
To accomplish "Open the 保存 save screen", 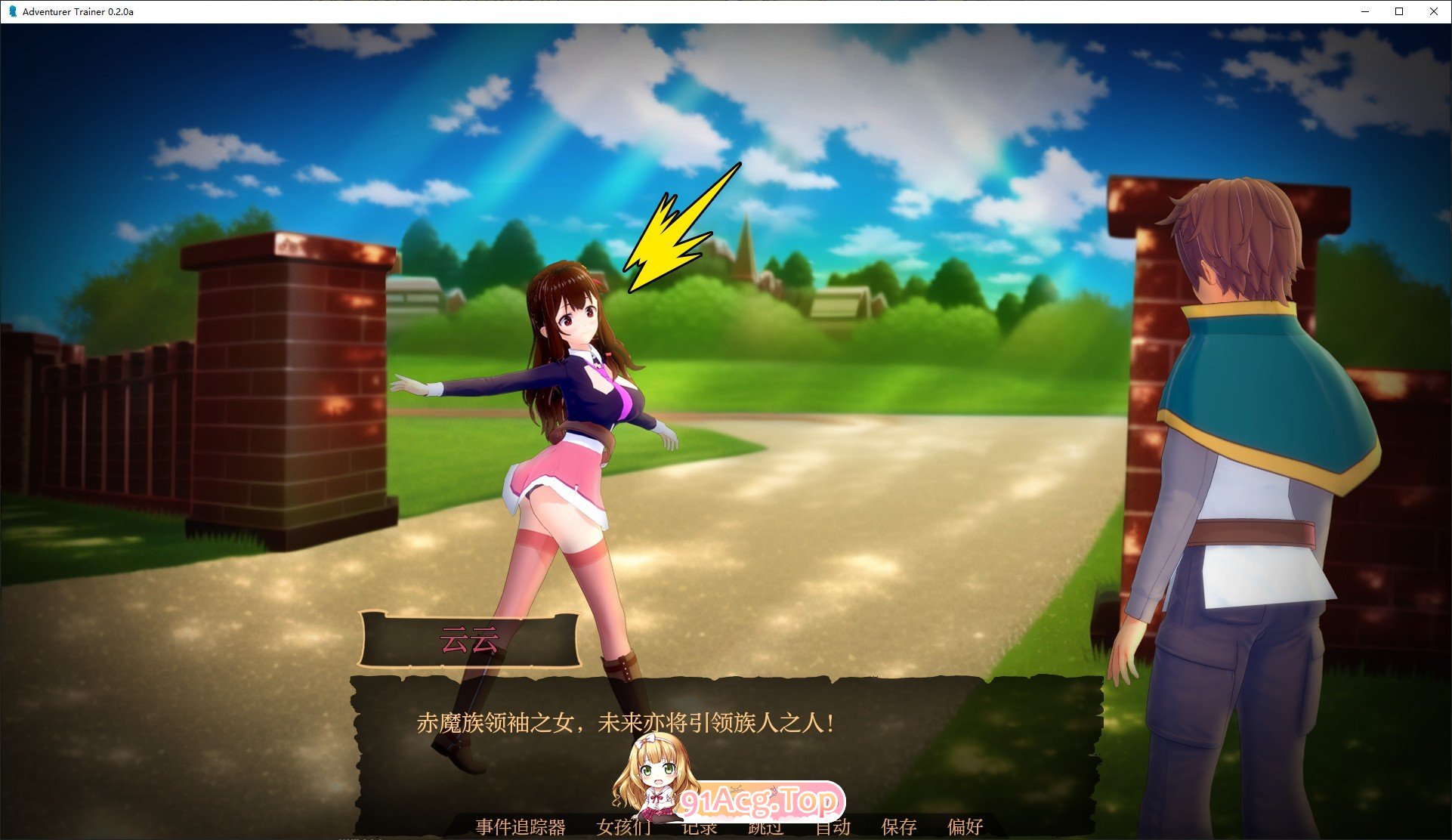I will coord(899,828).
